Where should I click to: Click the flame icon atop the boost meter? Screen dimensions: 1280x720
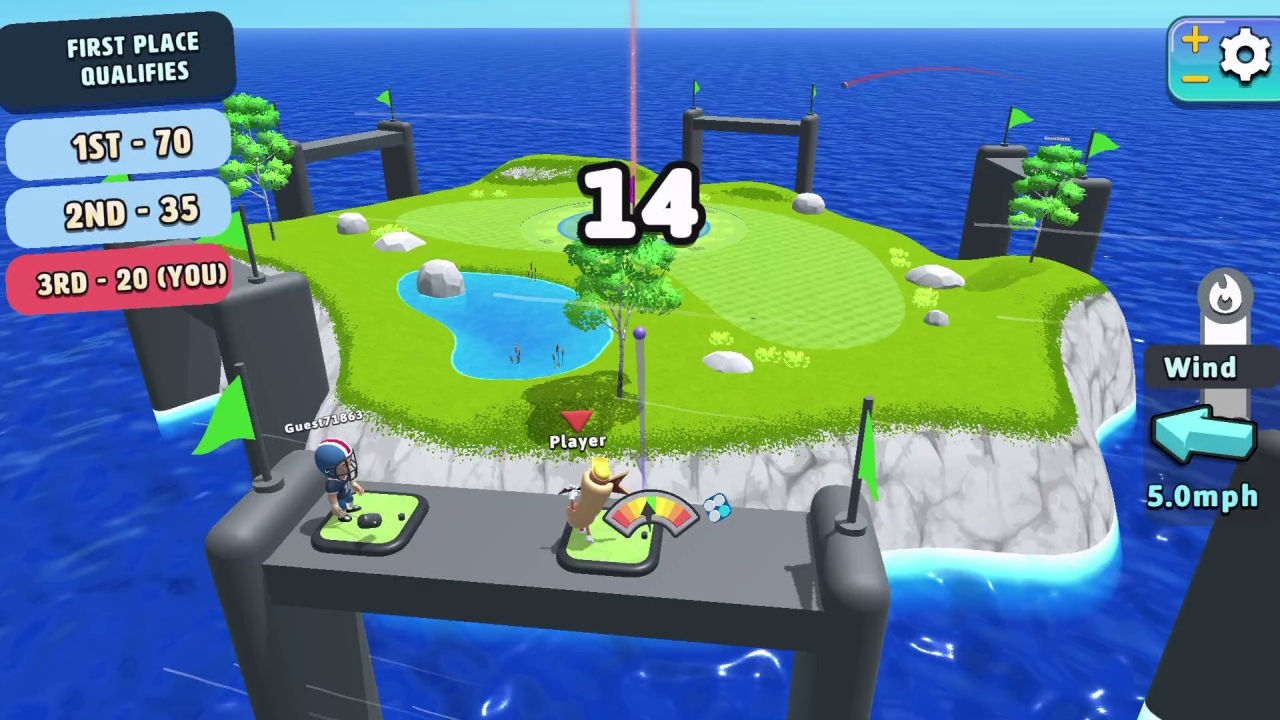click(x=1226, y=291)
